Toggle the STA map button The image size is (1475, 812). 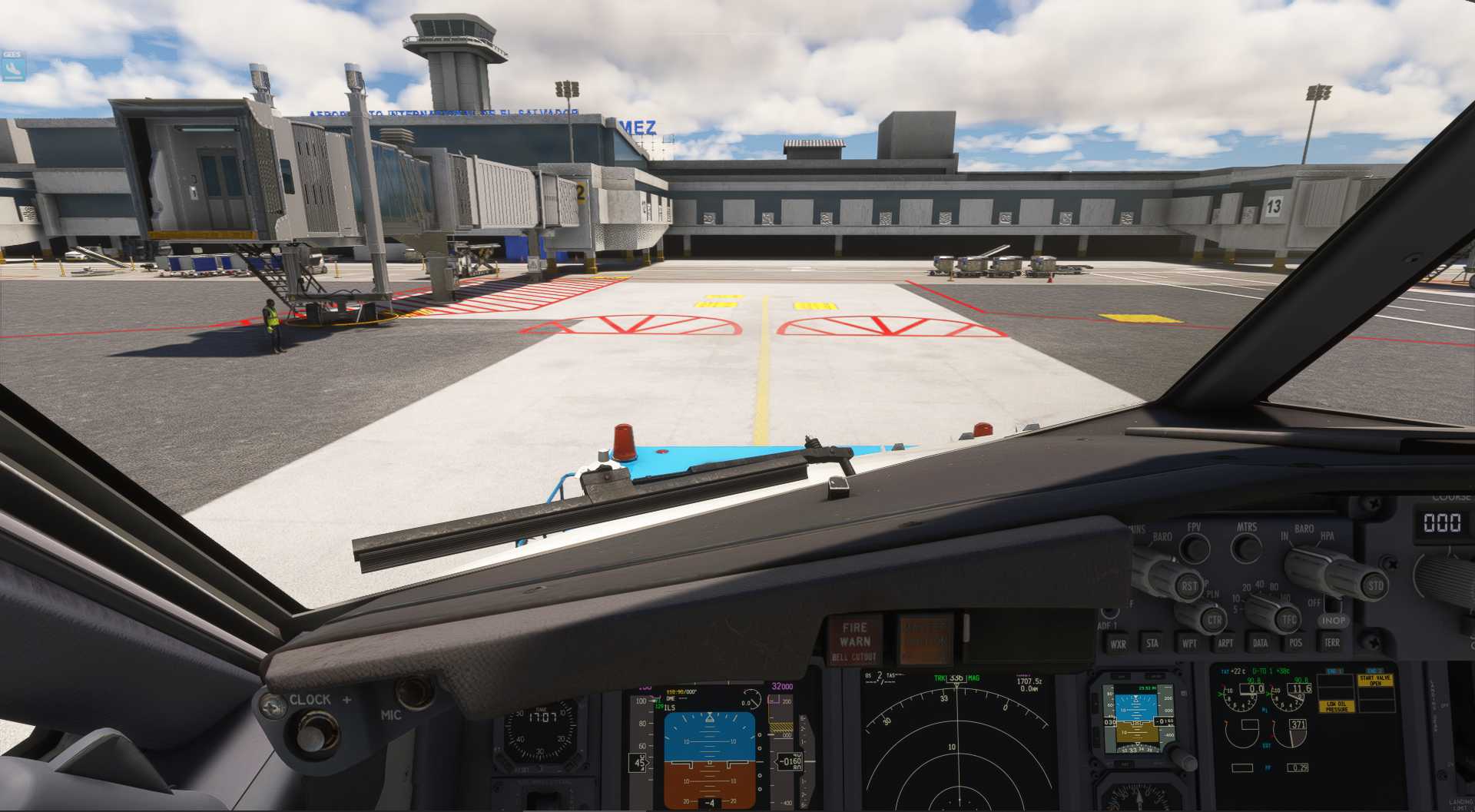pyautogui.click(x=1152, y=643)
